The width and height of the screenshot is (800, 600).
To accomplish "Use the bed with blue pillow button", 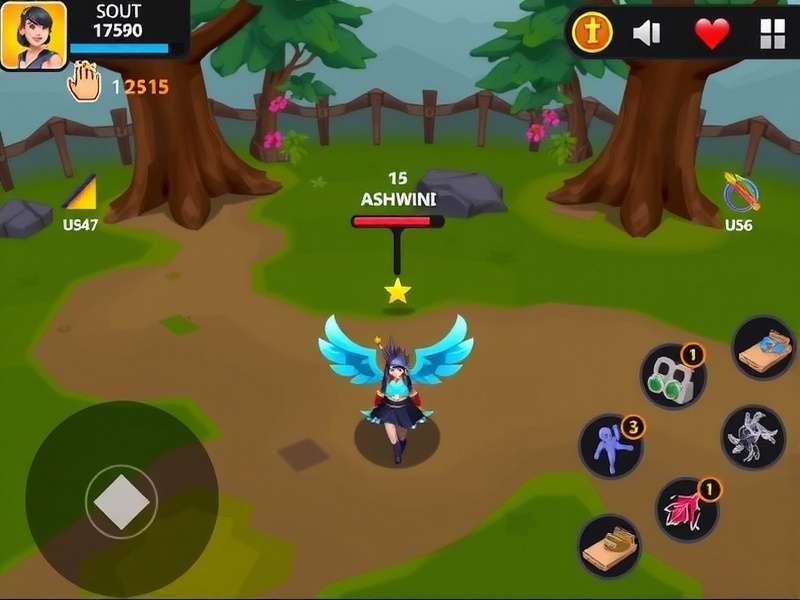I will click(x=764, y=347).
